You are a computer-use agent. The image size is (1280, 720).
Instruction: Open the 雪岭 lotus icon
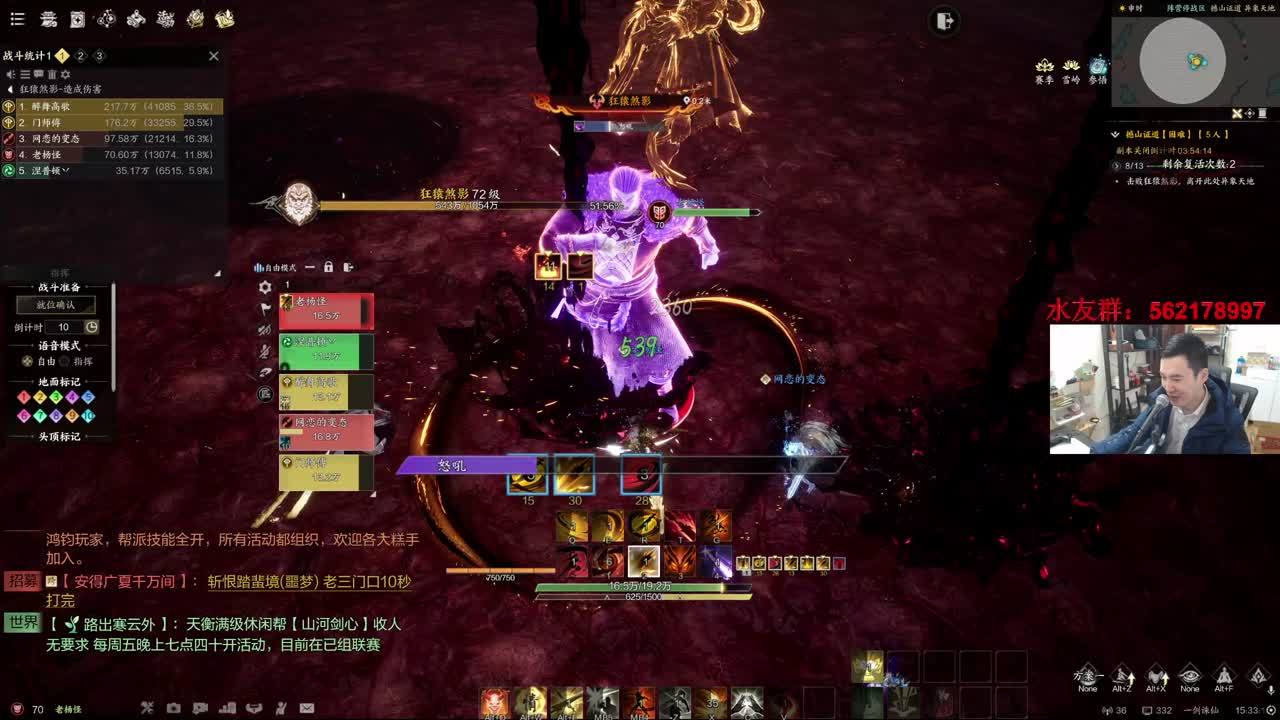click(1071, 67)
